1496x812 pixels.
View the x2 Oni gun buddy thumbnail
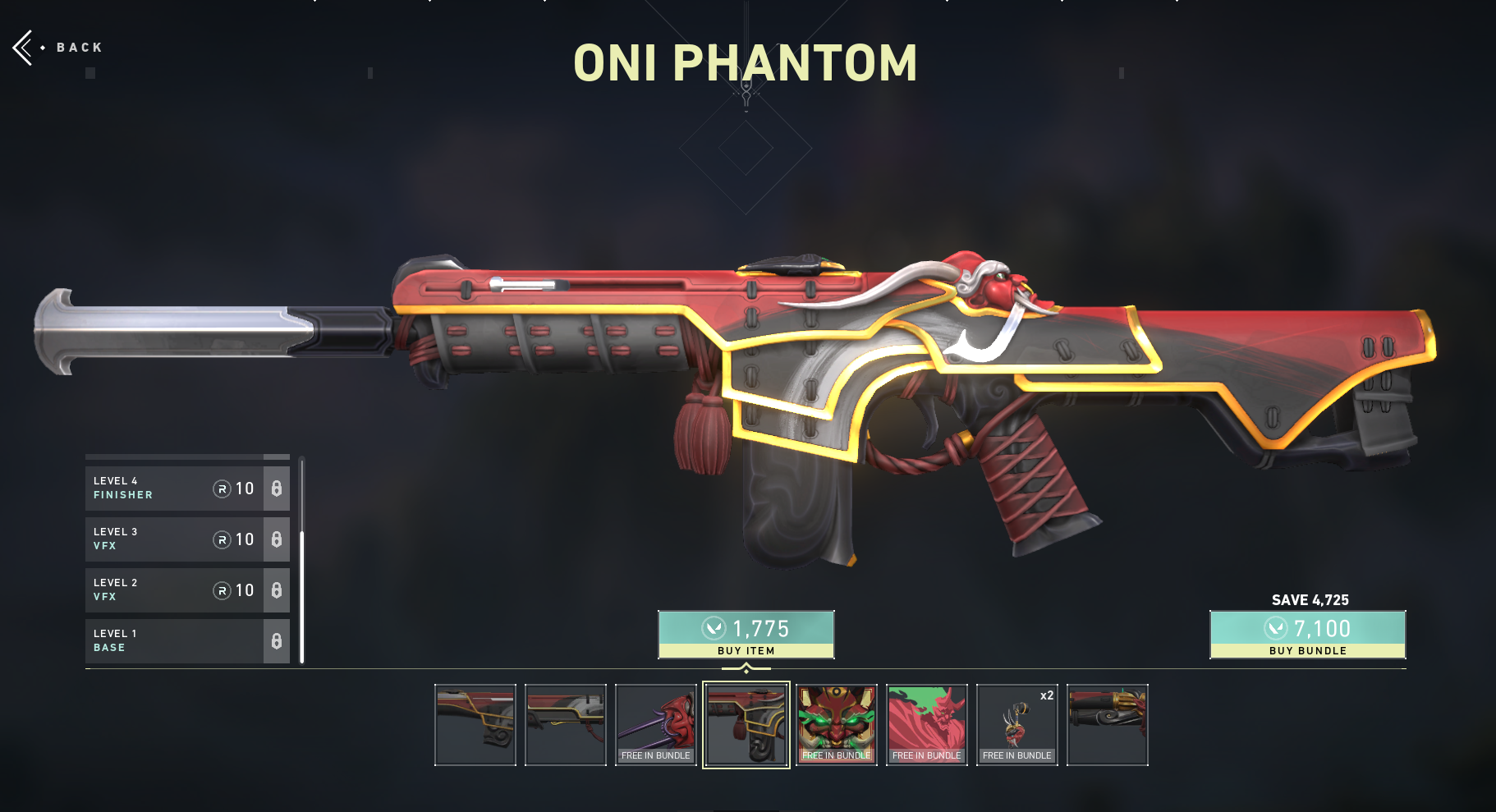point(1017,725)
